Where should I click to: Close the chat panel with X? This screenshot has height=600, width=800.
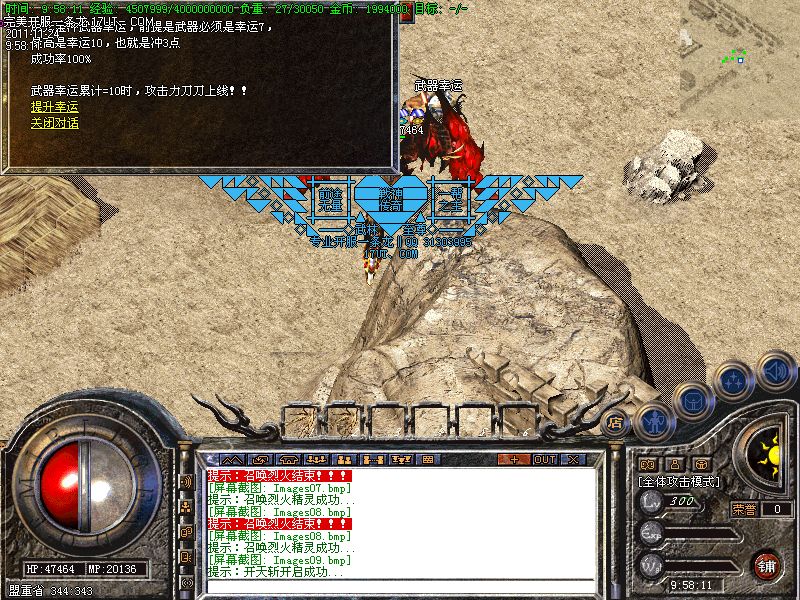click(x=573, y=459)
